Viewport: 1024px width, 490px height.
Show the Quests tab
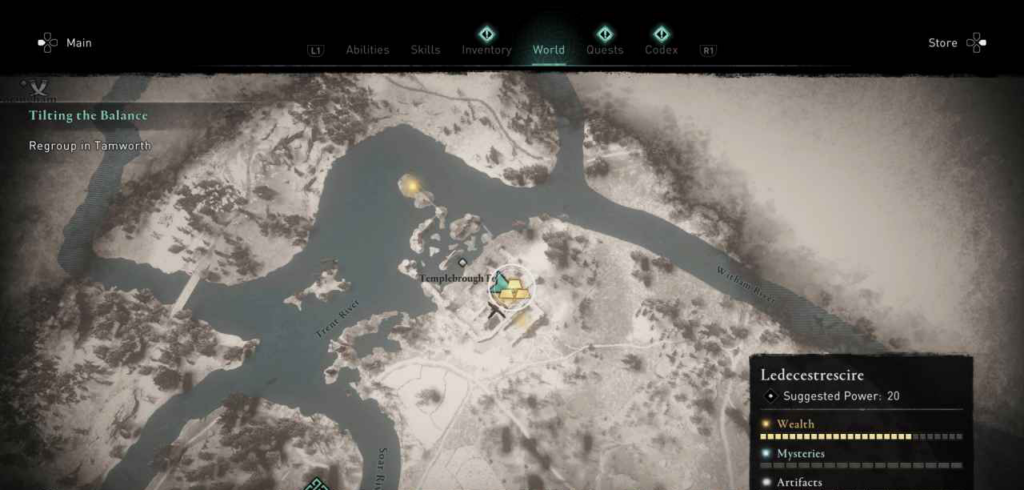[604, 50]
